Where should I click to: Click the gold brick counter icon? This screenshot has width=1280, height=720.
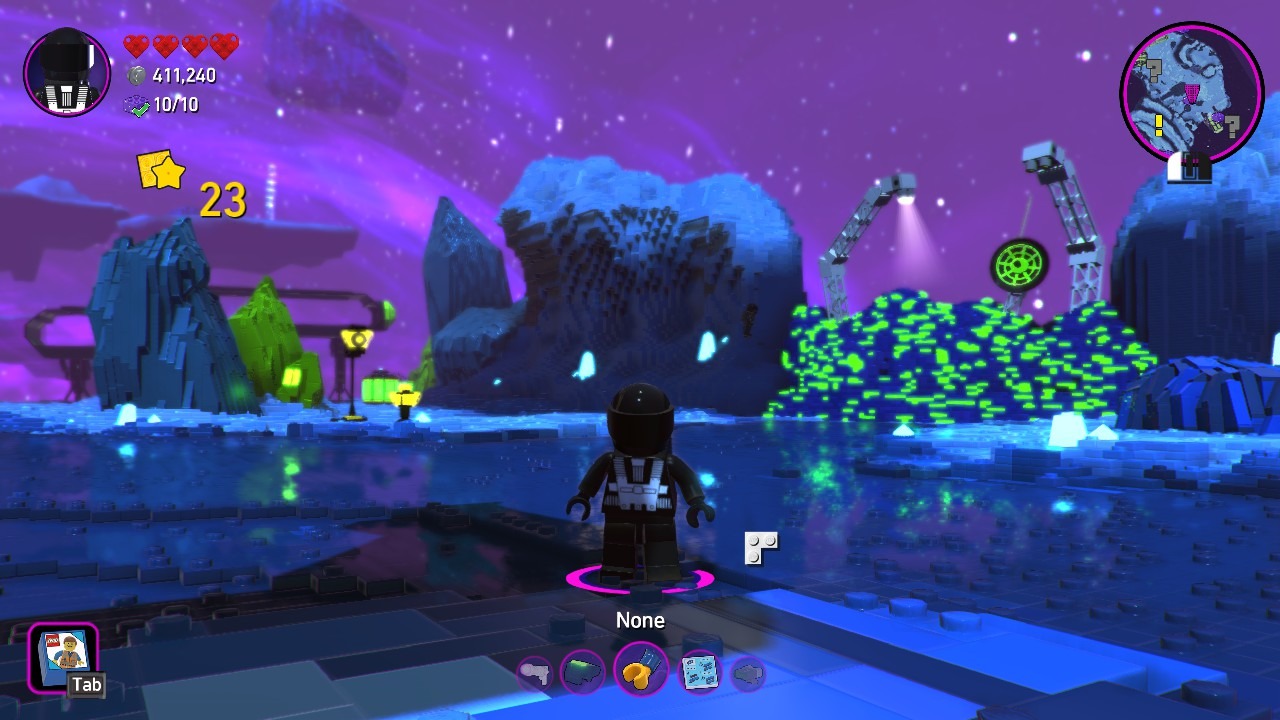click(161, 171)
